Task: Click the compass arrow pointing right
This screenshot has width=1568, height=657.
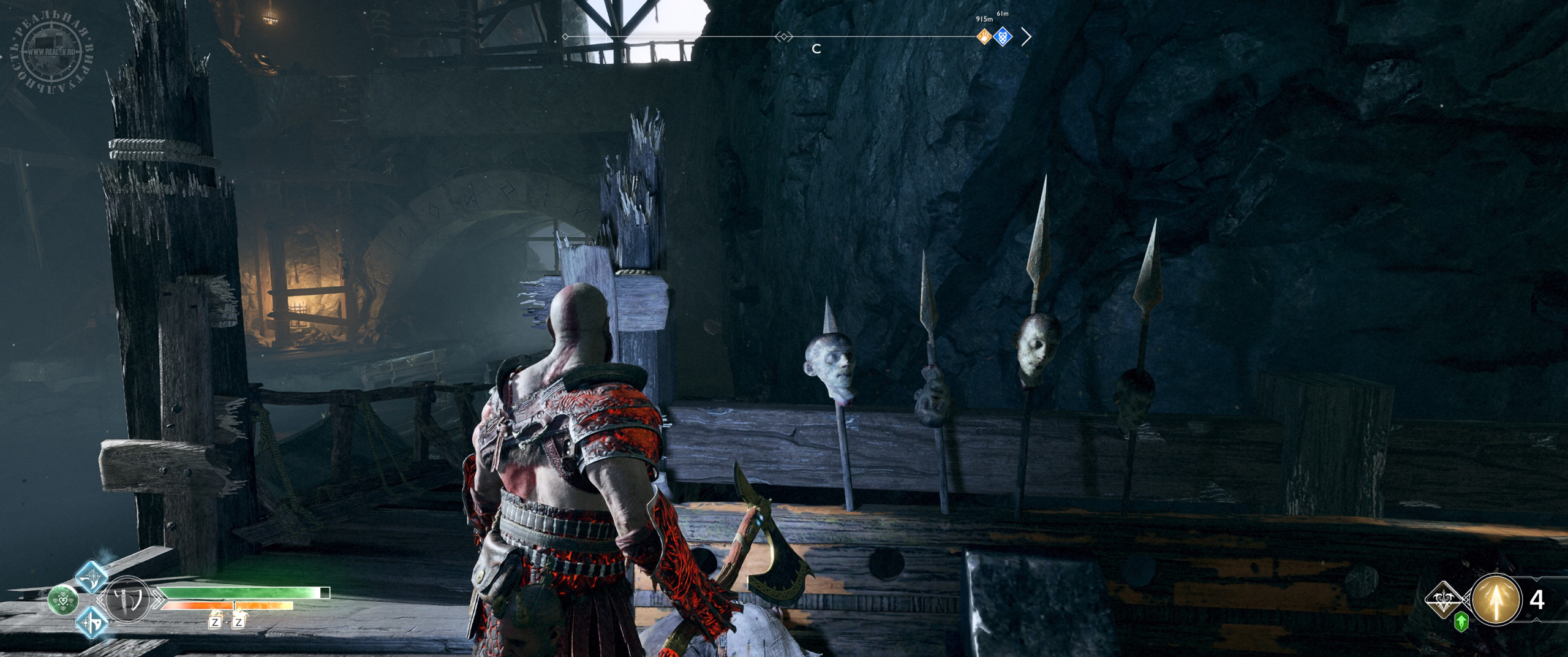Action: 1027,37
